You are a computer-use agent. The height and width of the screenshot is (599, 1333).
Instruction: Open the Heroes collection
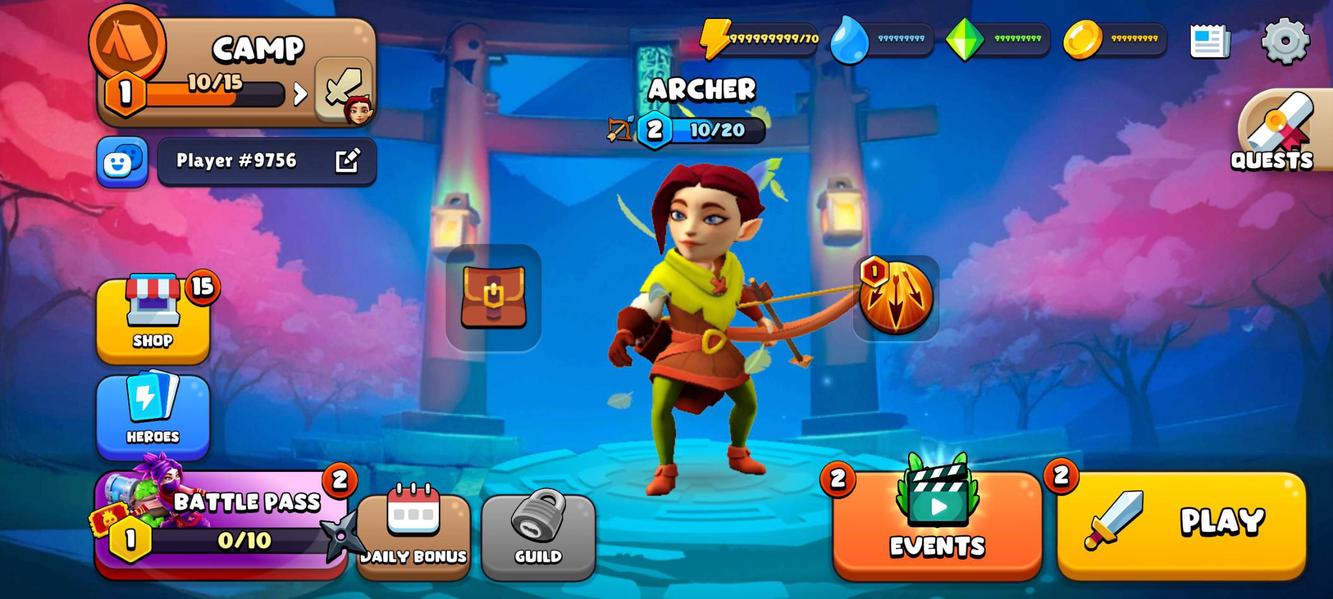pyautogui.click(x=153, y=414)
